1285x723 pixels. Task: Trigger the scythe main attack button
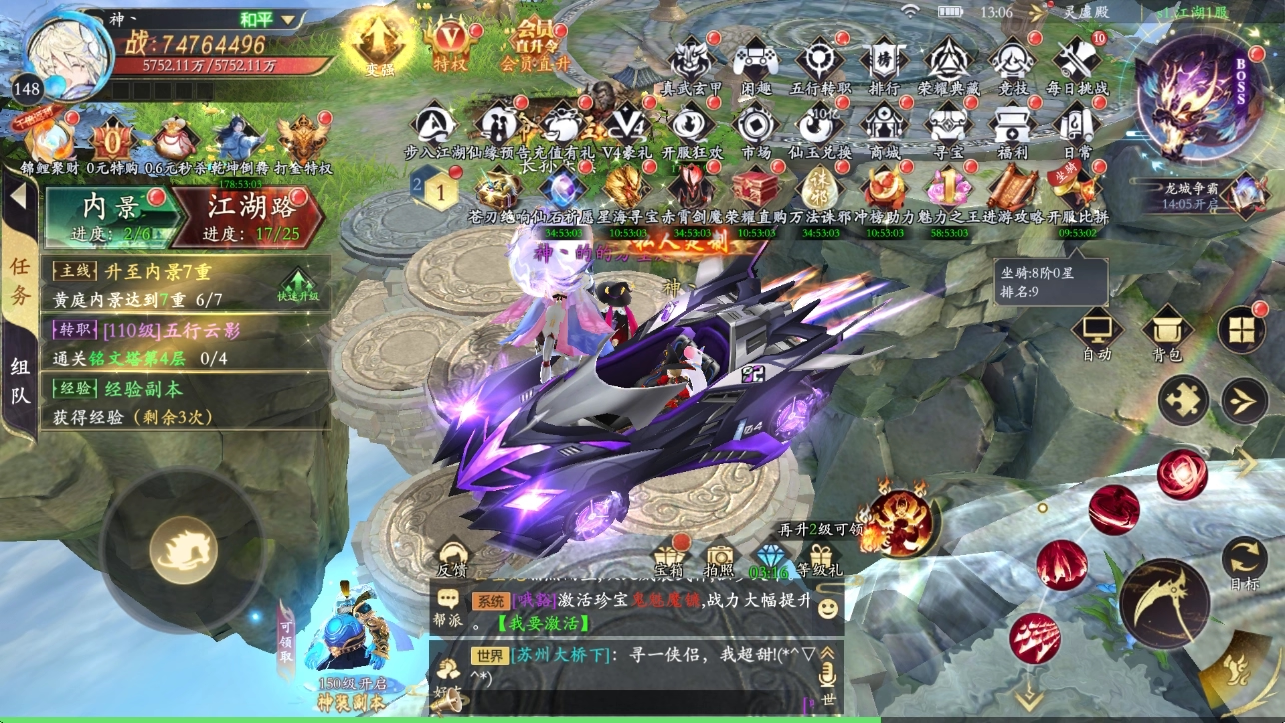click(1164, 602)
